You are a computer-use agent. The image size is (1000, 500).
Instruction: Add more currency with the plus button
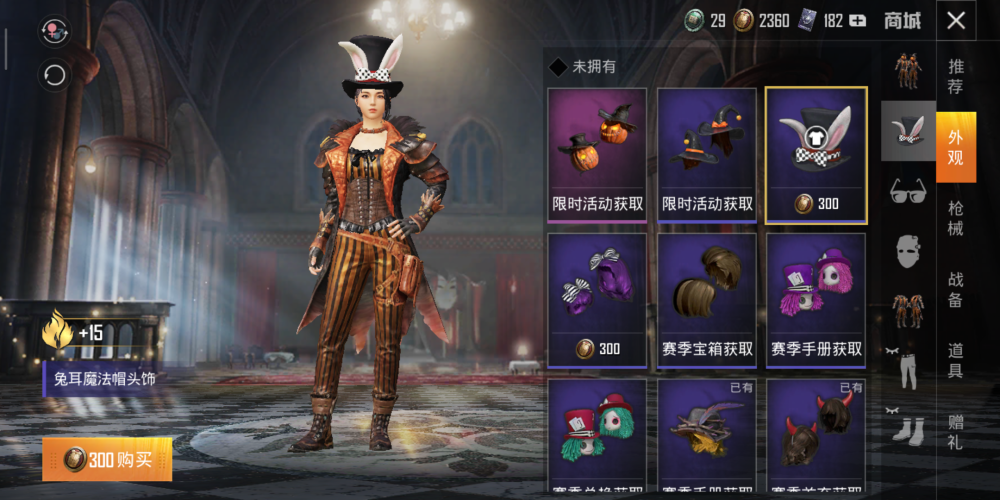(x=857, y=20)
